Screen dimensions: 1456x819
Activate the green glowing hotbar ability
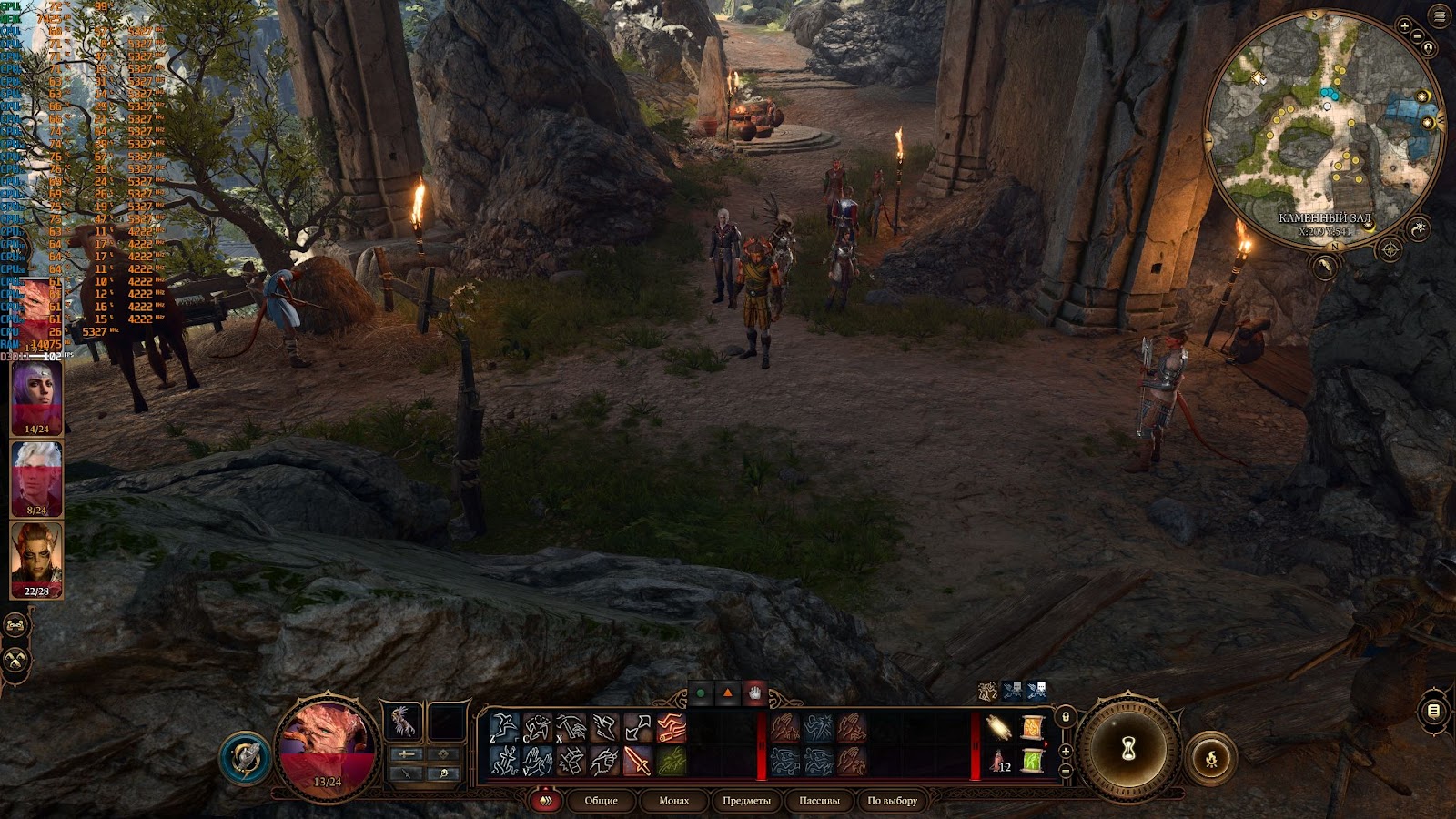[672, 761]
